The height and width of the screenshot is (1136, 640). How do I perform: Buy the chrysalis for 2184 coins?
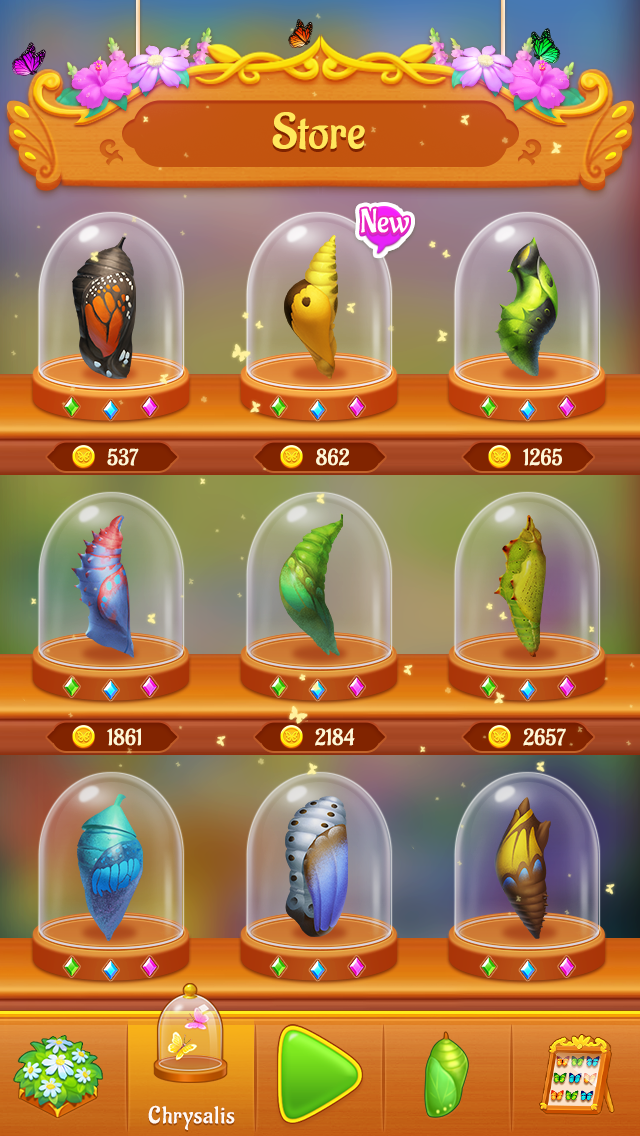point(319,737)
